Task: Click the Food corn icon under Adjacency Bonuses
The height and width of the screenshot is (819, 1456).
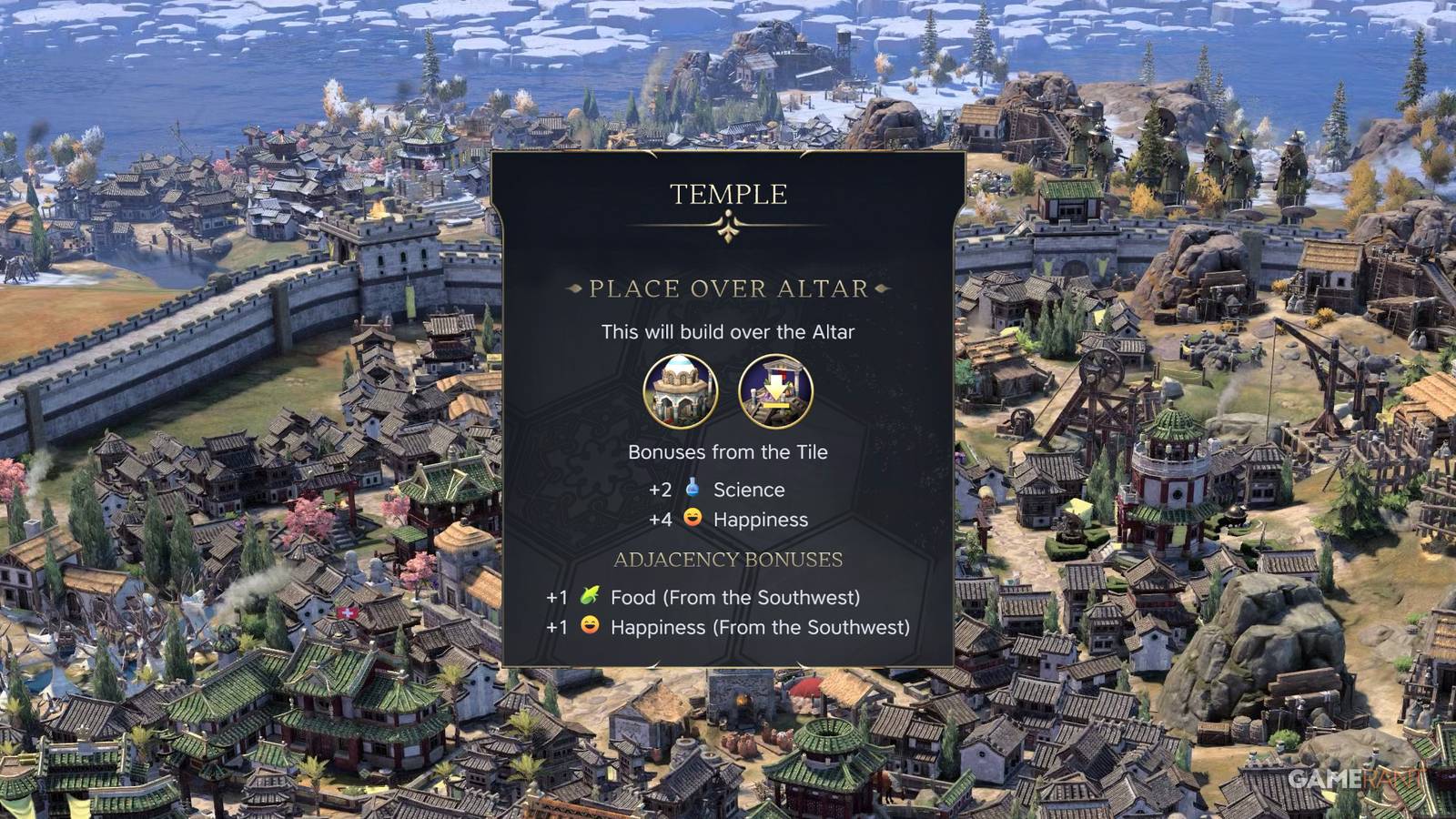Action: pos(591,598)
